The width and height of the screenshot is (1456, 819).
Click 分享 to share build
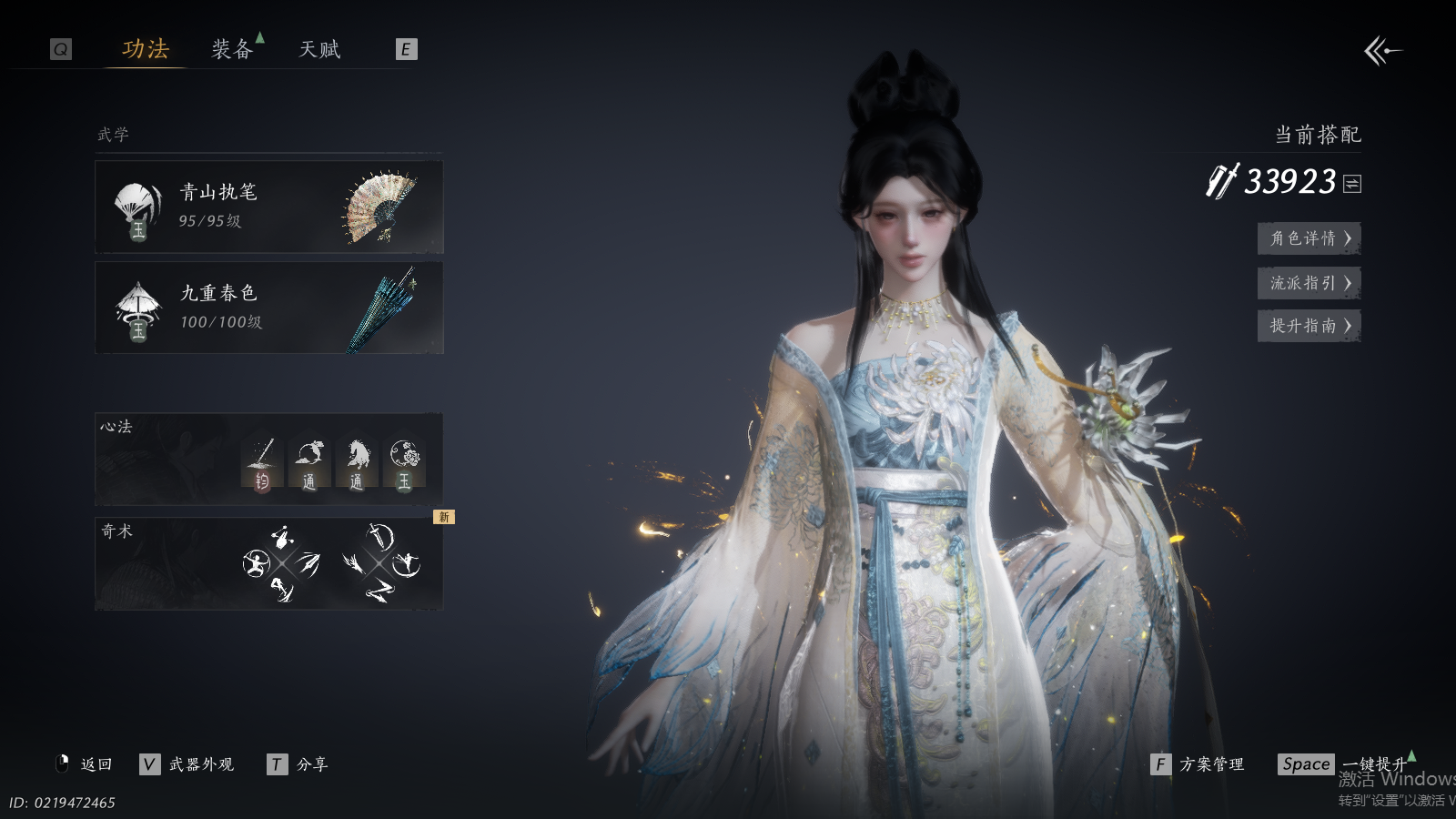click(x=298, y=764)
